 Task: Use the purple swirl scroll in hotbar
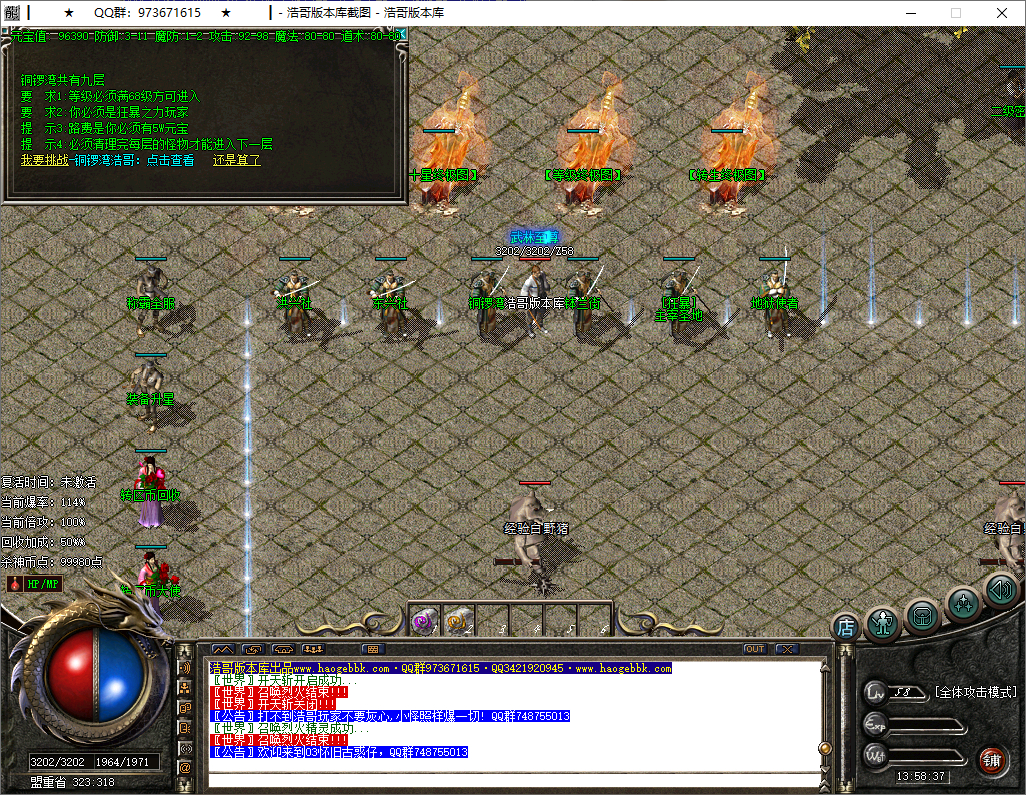pyautogui.click(x=423, y=620)
